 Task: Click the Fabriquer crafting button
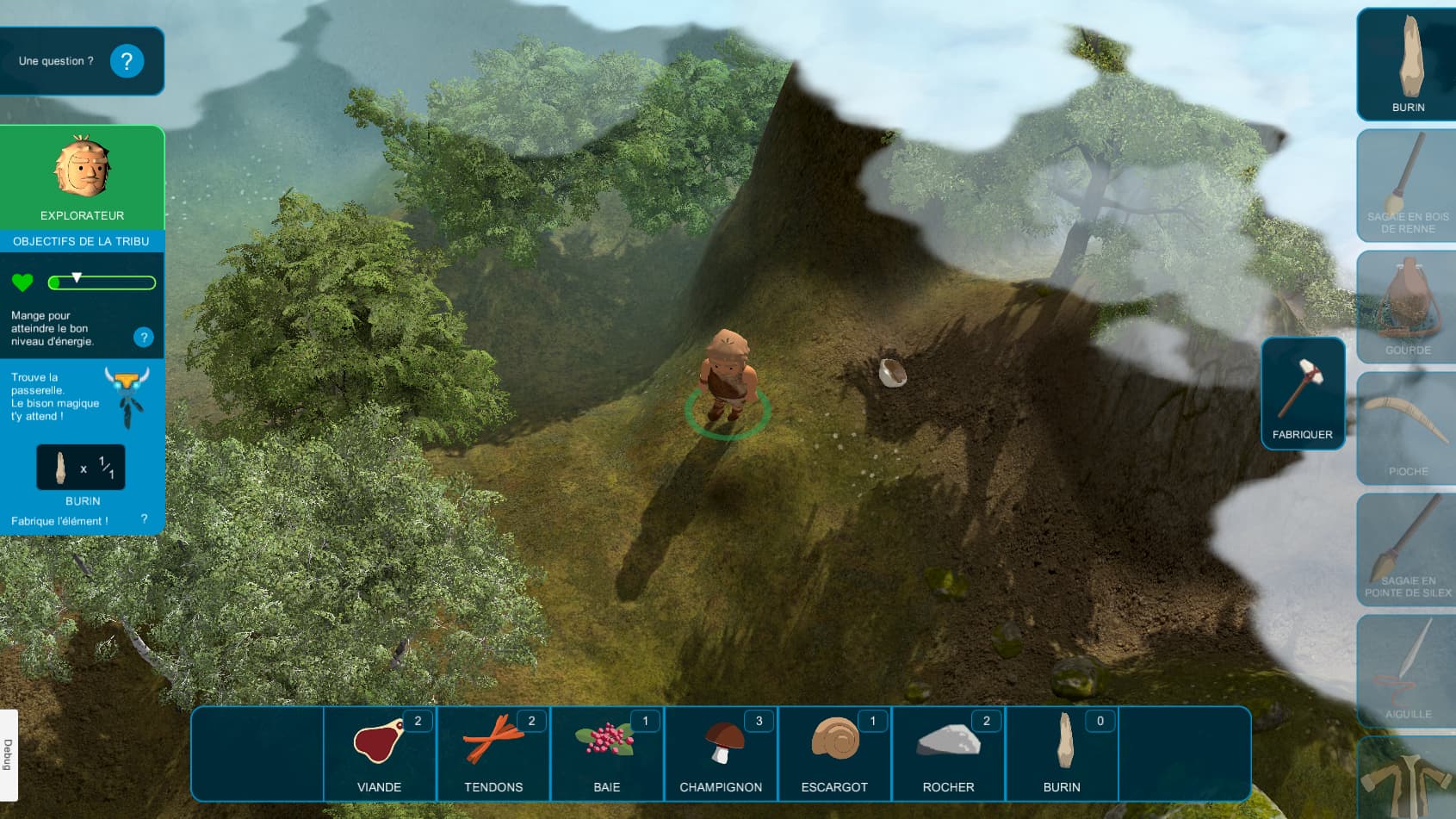[x=1303, y=394]
